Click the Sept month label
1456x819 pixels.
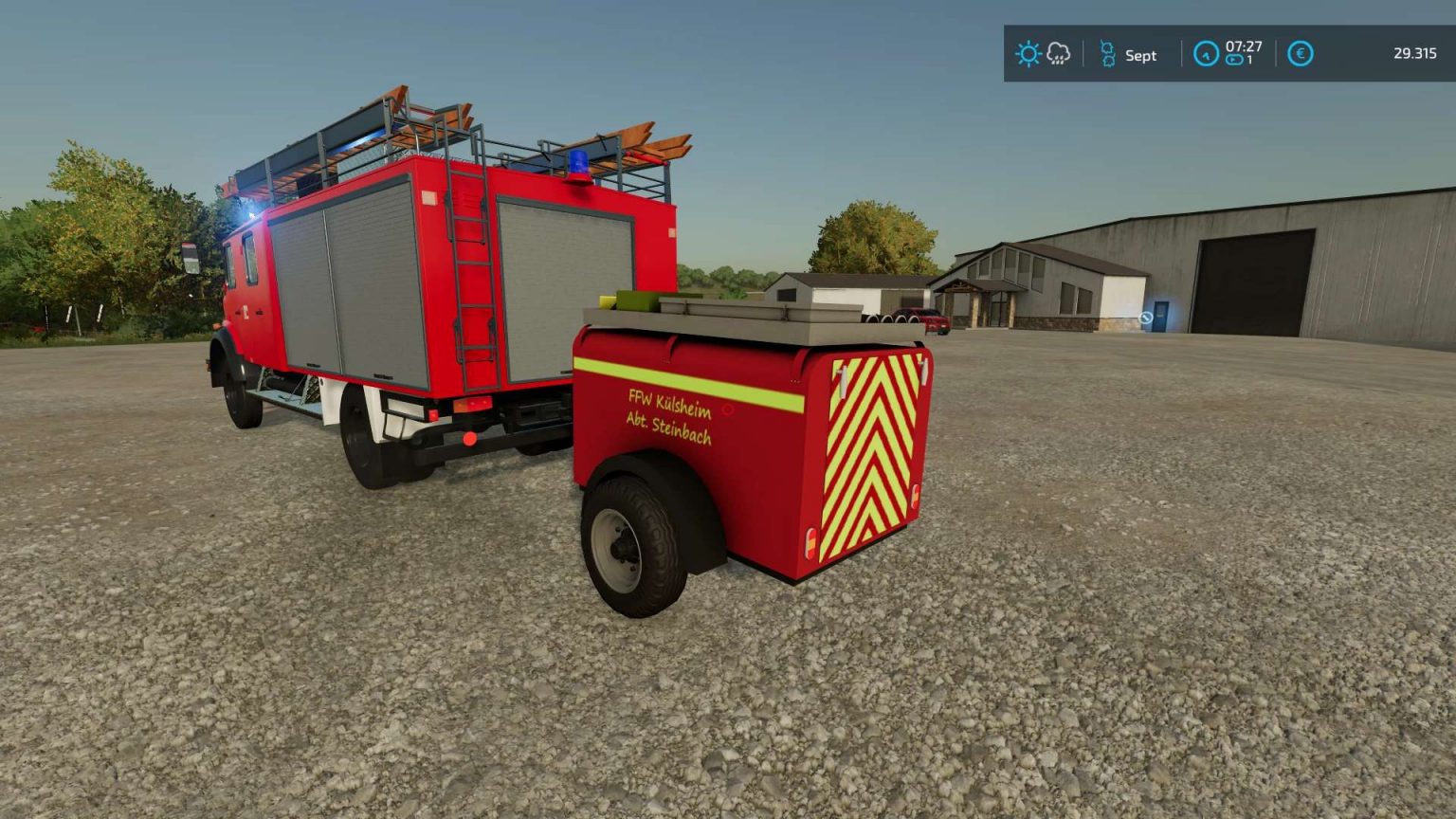[x=1140, y=55]
